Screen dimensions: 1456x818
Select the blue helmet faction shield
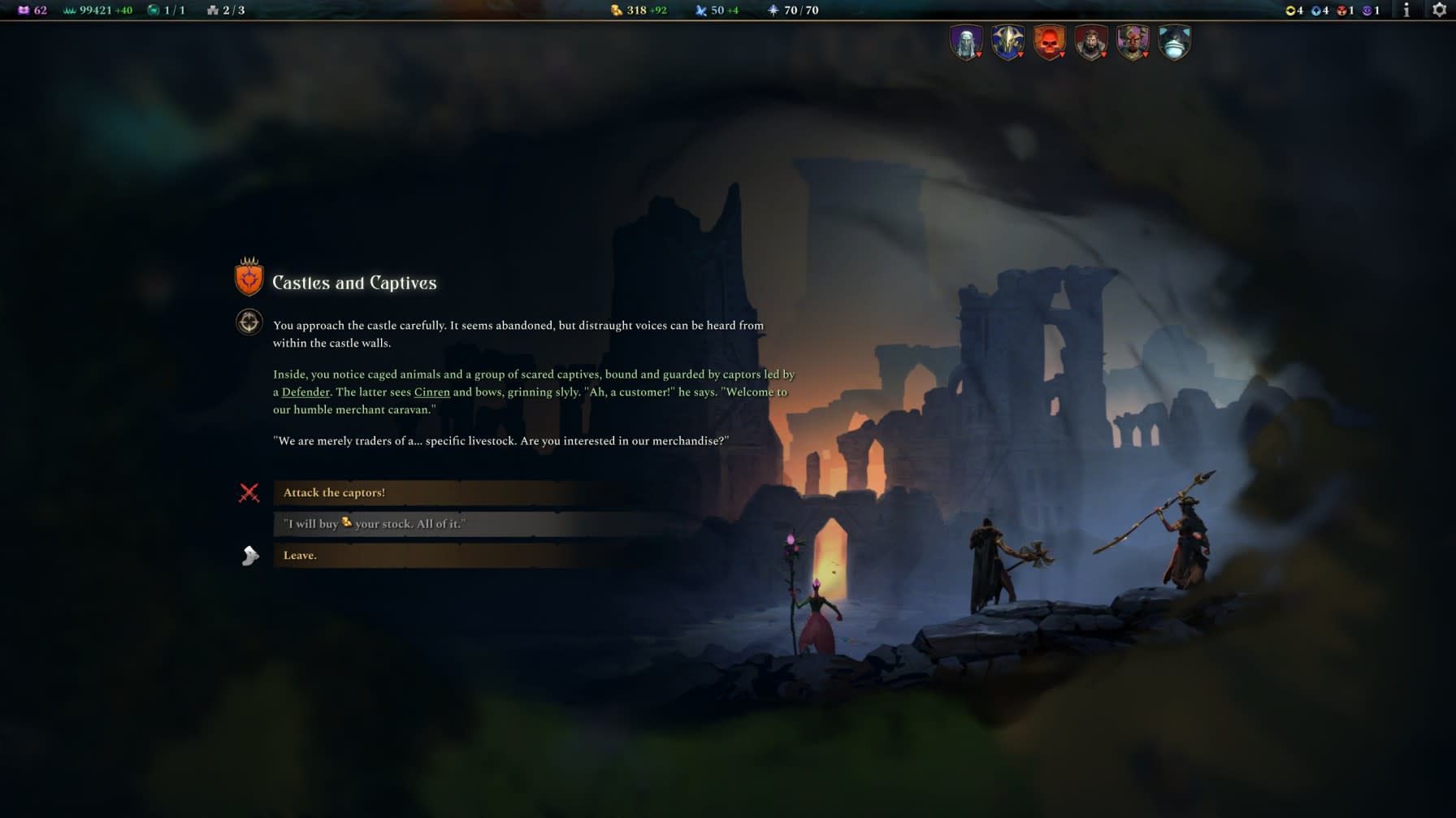point(1007,42)
